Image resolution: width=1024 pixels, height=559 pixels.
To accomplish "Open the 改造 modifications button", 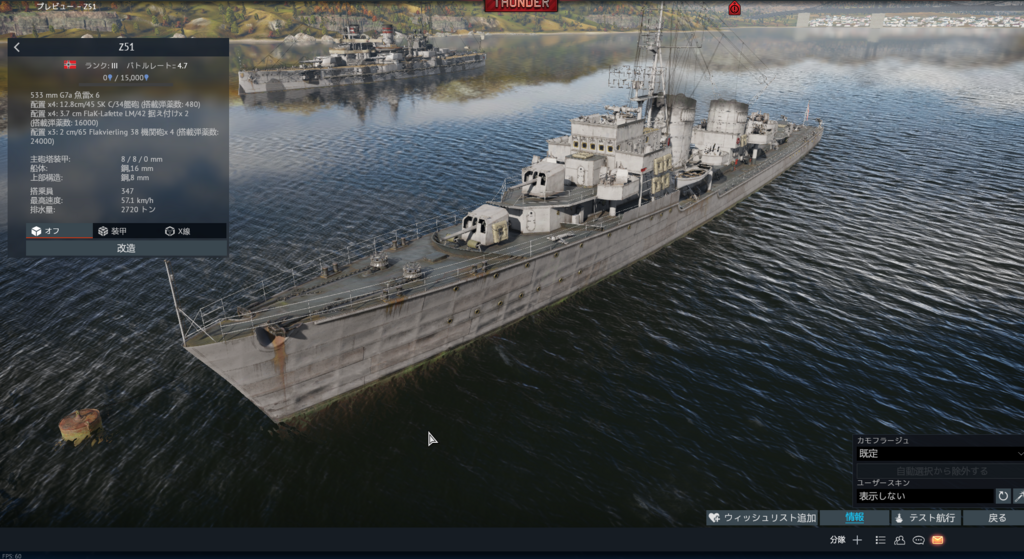I will 126,248.
